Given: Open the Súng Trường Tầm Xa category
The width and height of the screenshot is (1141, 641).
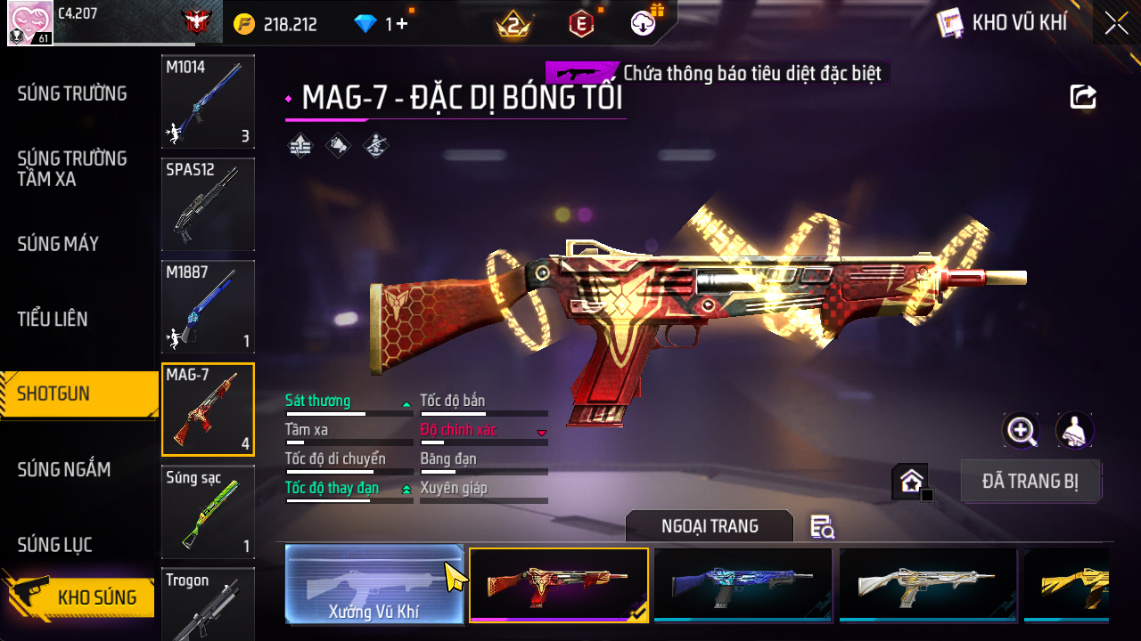Looking at the screenshot, I should click(x=72, y=169).
